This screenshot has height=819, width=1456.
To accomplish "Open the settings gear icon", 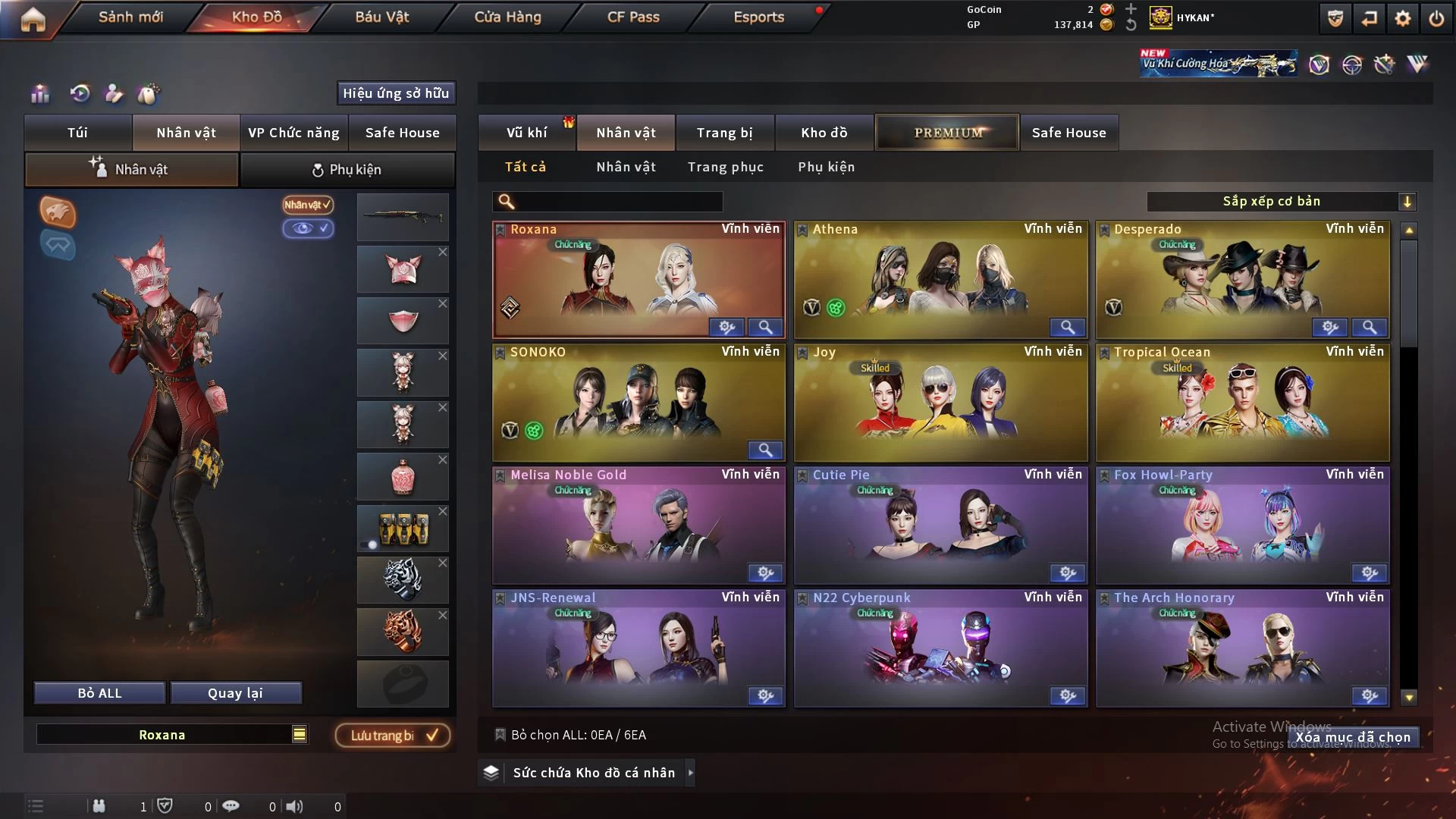I will pos(1403,18).
